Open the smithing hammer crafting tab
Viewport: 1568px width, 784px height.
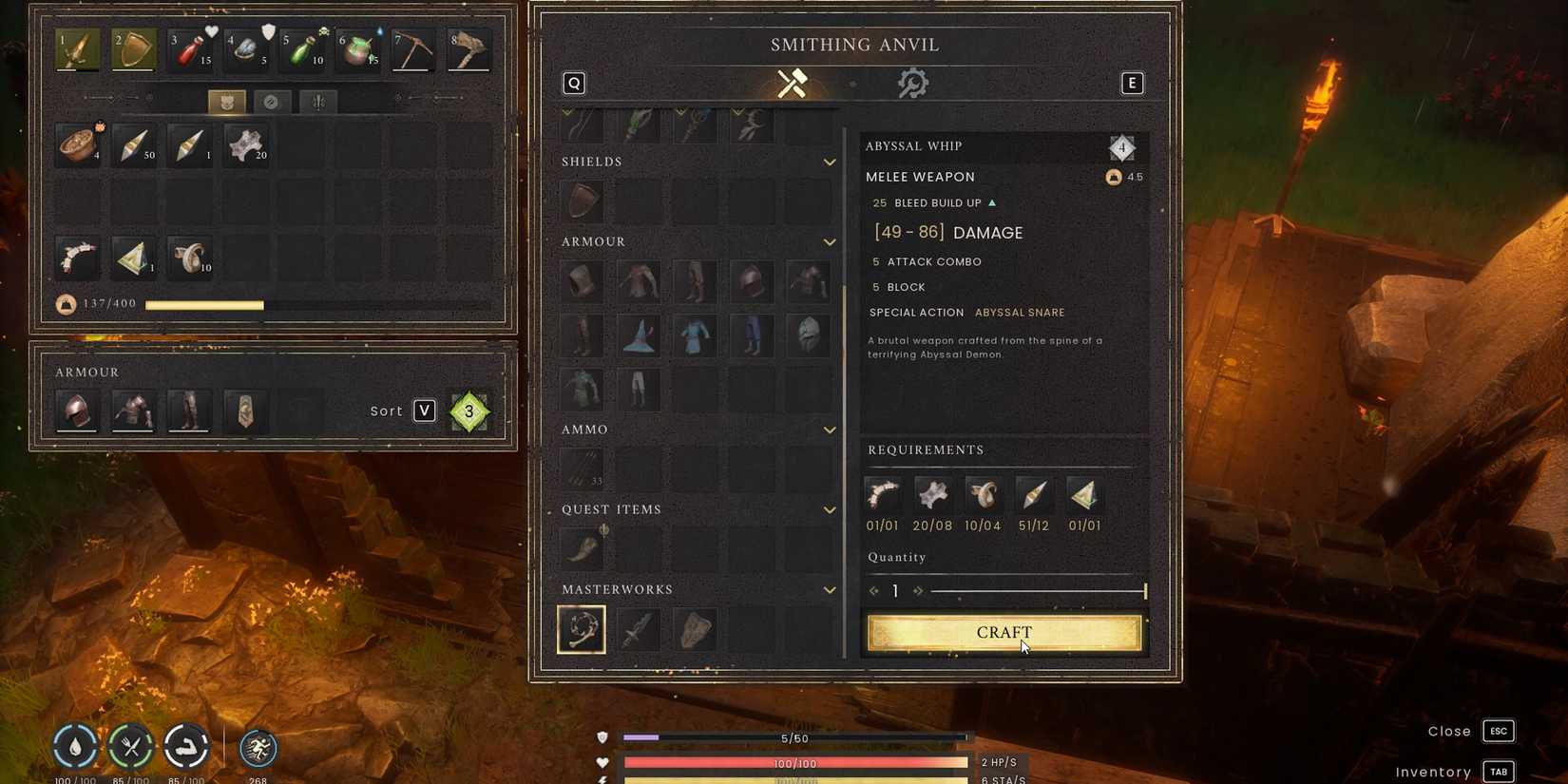[793, 83]
